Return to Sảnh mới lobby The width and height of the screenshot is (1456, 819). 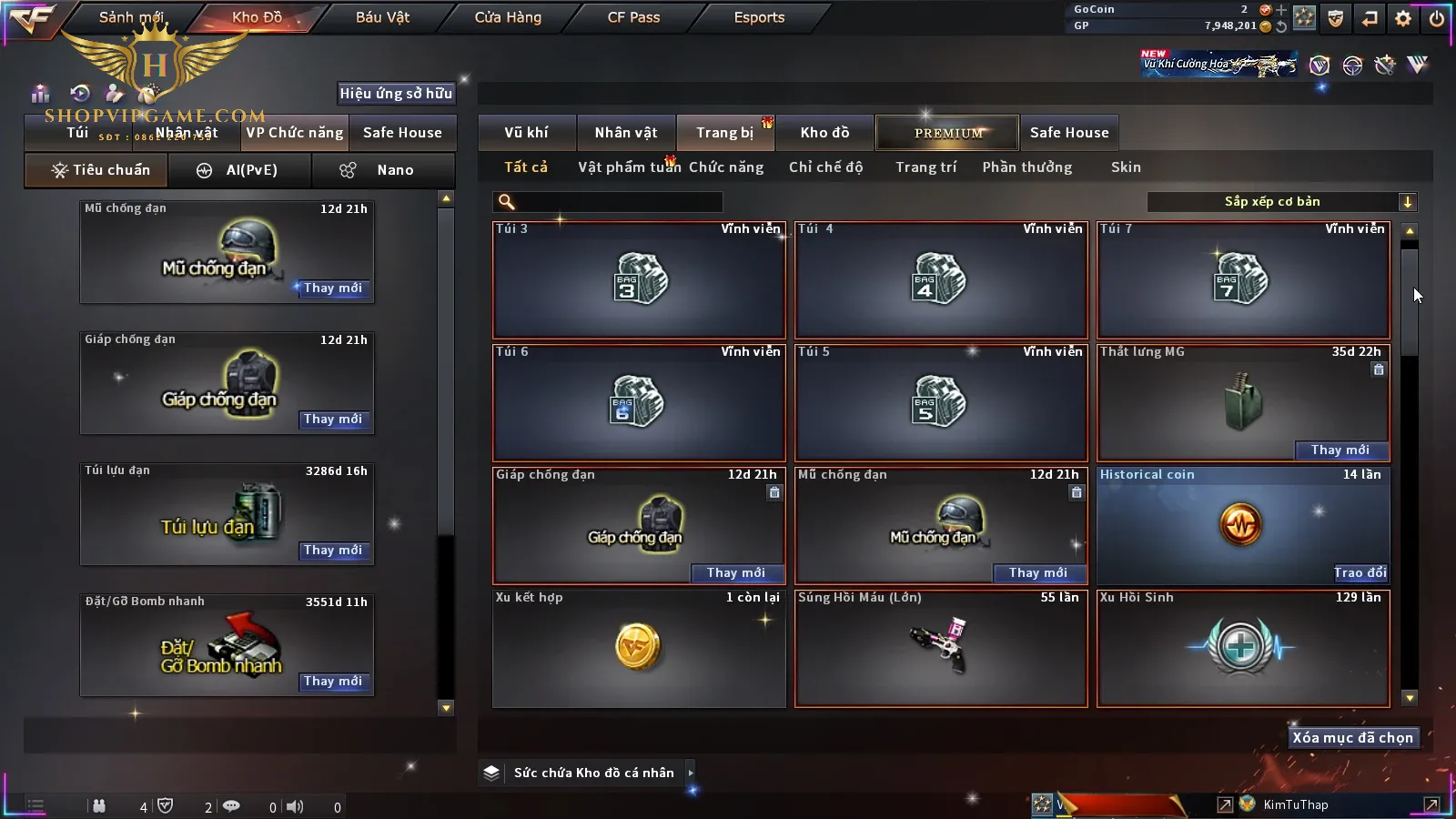coord(131,17)
